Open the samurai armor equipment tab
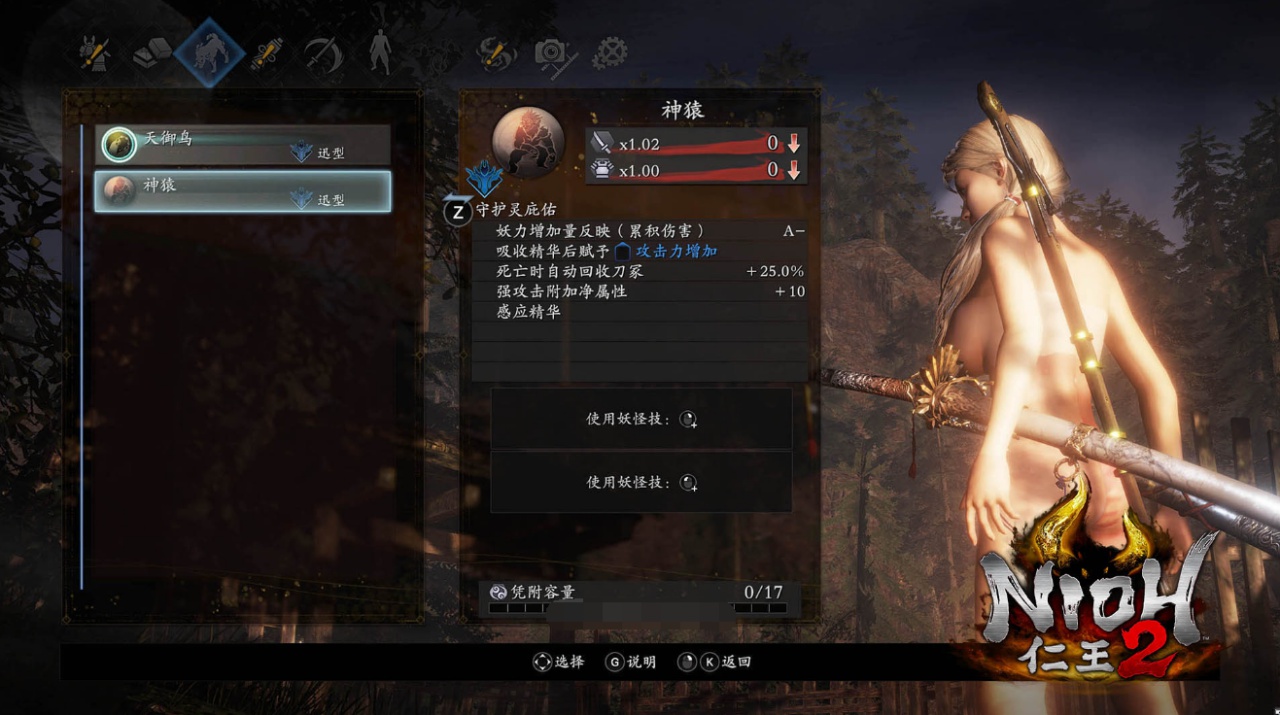Image resolution: width=1280 pixels, height=715 pixels. [x=96, y=52]
